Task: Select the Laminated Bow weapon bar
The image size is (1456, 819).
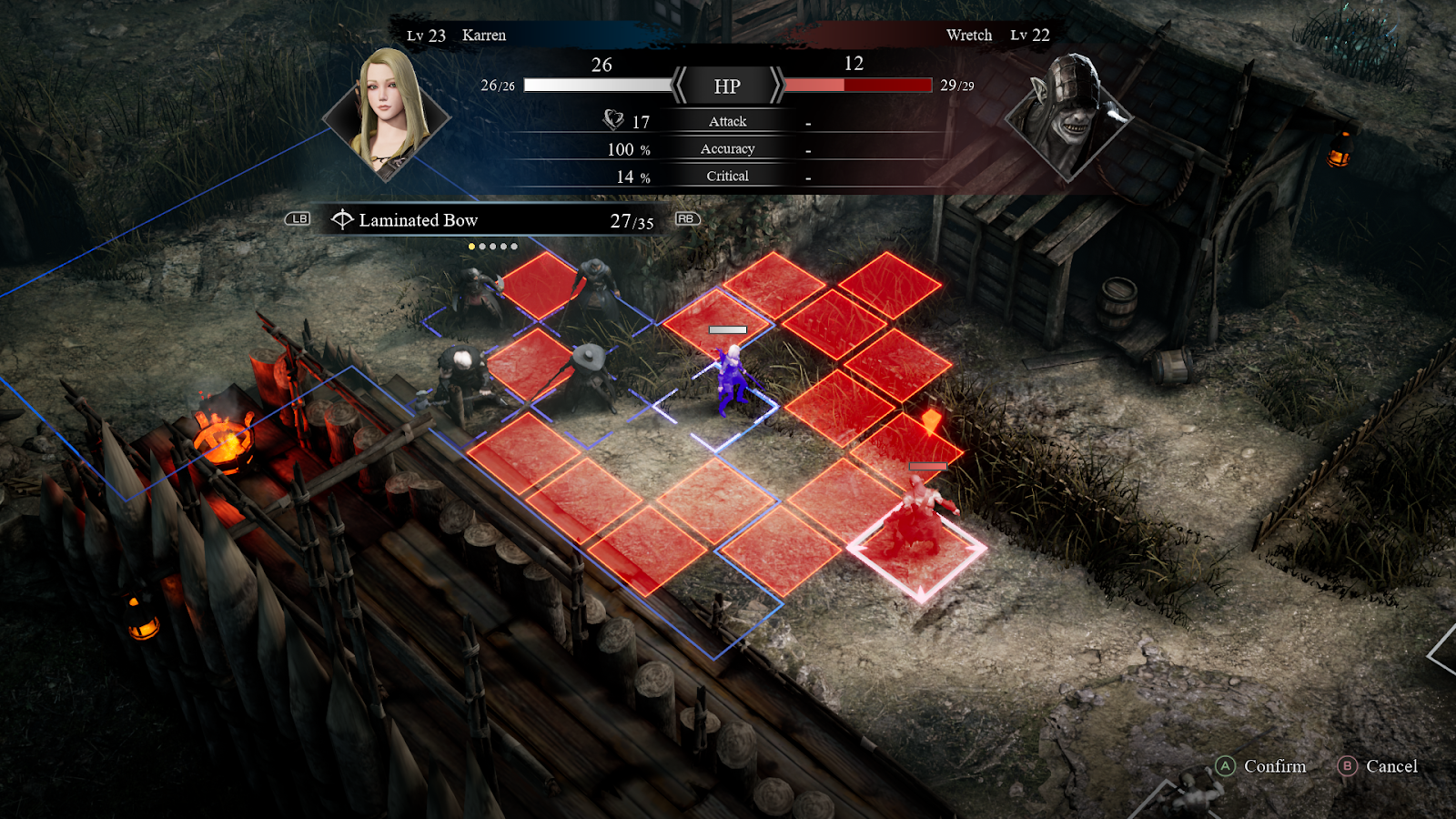Action: click(491, 220)
